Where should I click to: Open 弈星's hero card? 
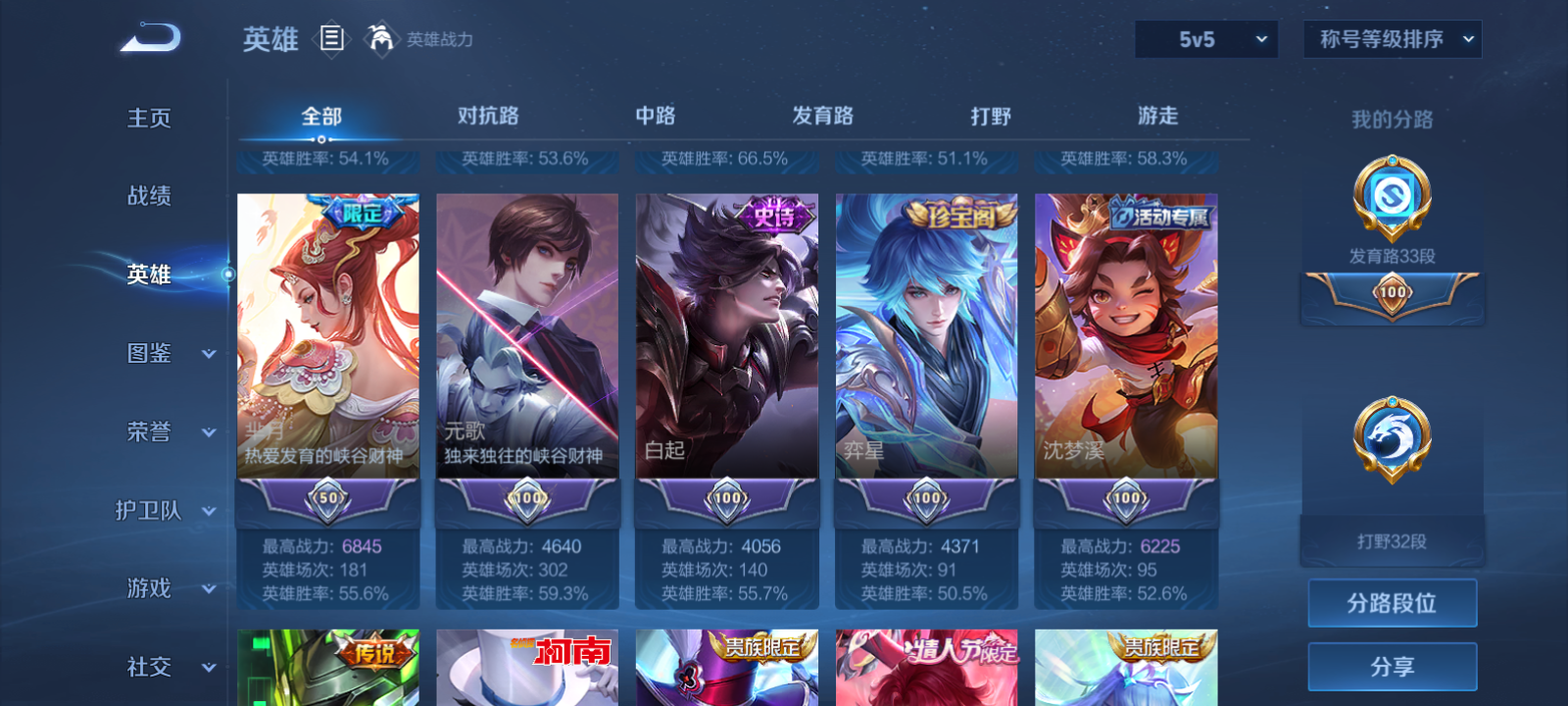click(925, 343)
